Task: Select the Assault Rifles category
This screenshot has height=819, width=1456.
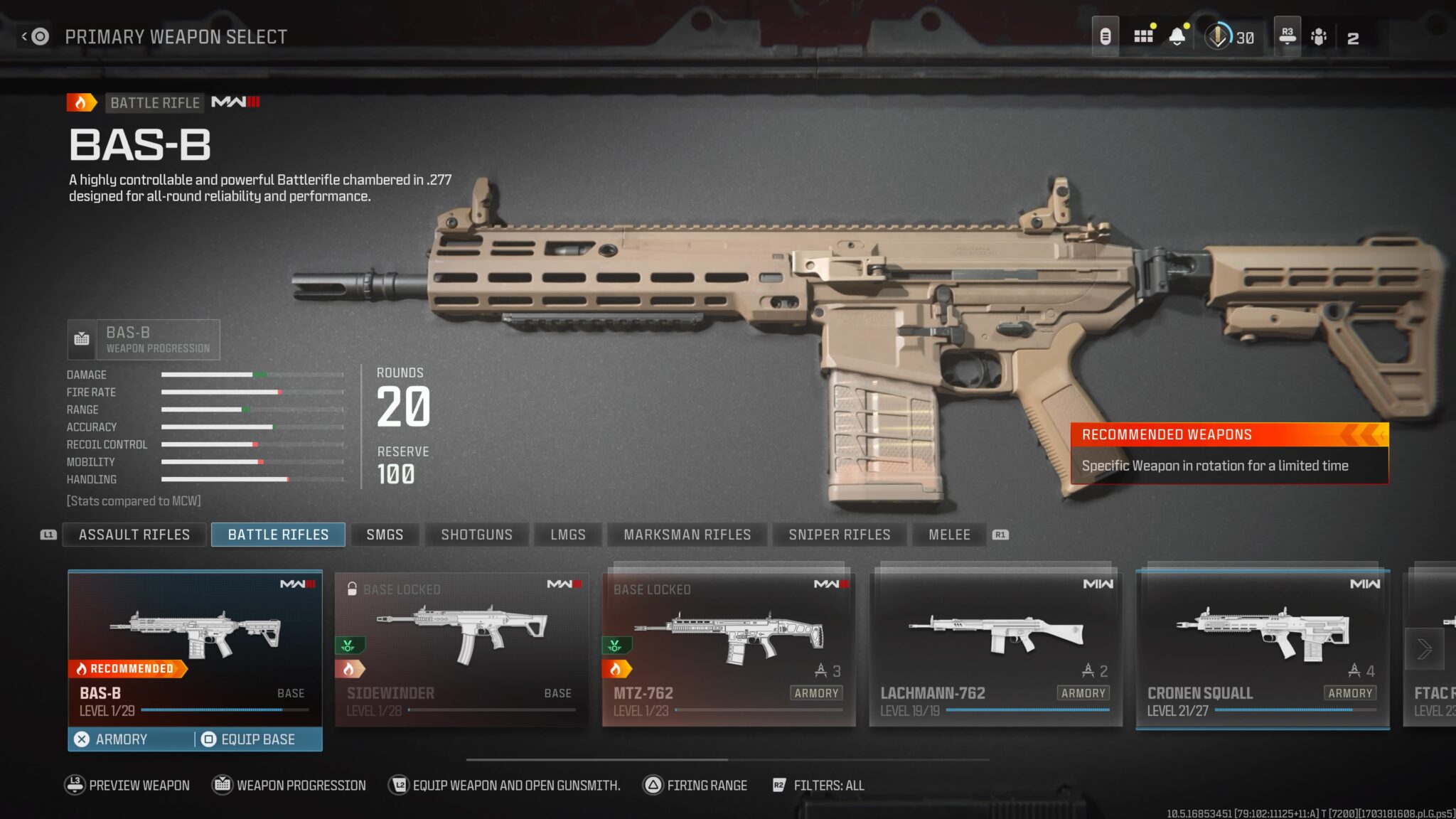Action: 134,535
